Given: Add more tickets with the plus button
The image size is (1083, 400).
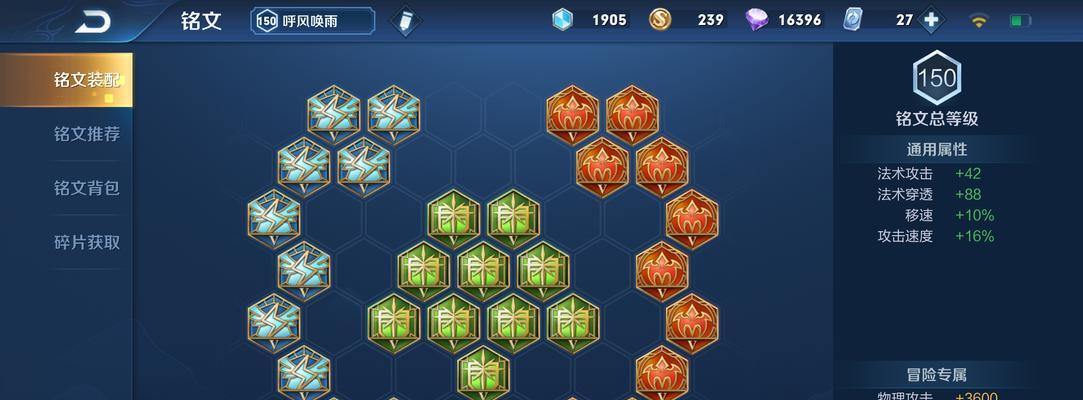Looking at the screenshot, I should point(932,20).
